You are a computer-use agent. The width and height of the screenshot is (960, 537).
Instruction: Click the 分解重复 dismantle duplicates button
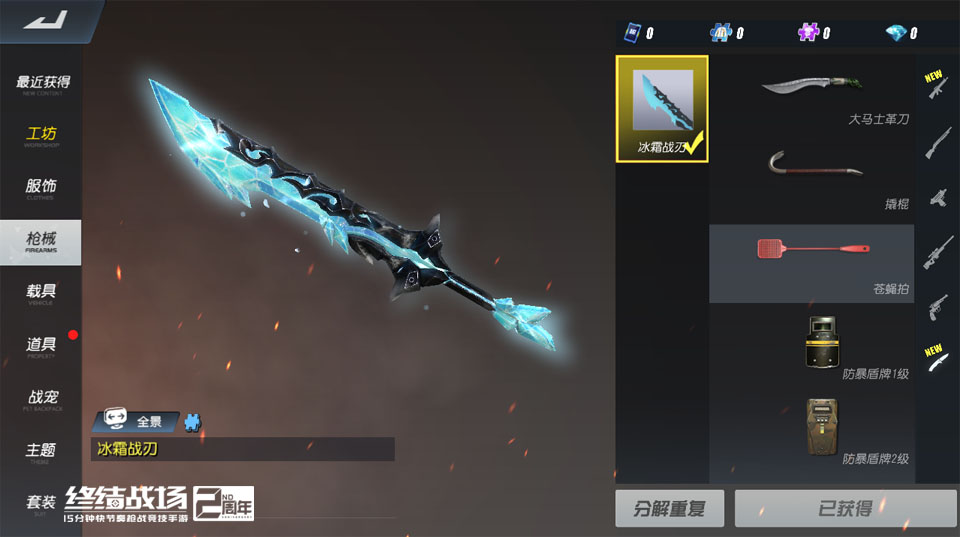pos(669,509)
